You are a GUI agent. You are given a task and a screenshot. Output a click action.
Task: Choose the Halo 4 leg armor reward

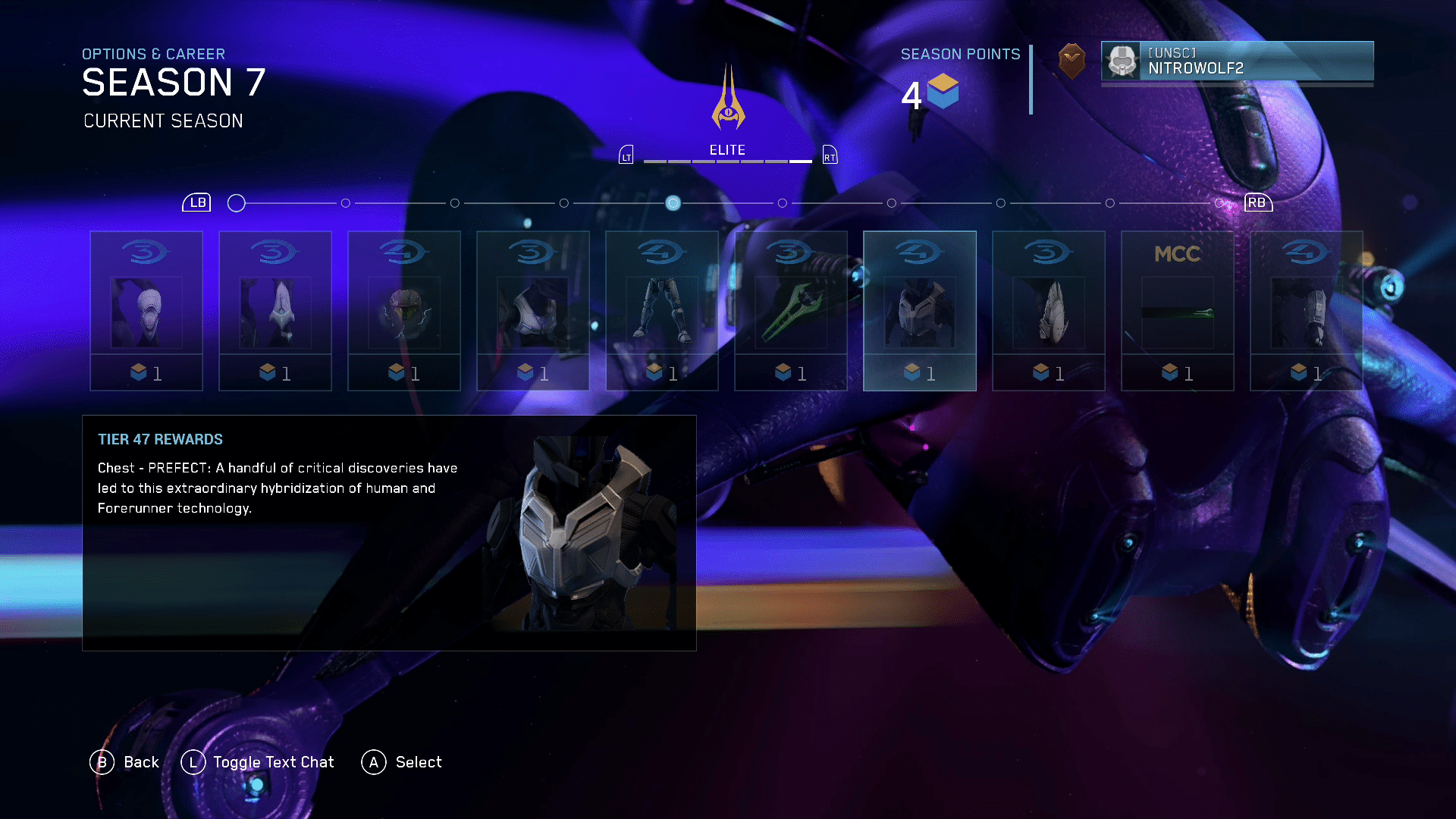[x=662, y=311]
